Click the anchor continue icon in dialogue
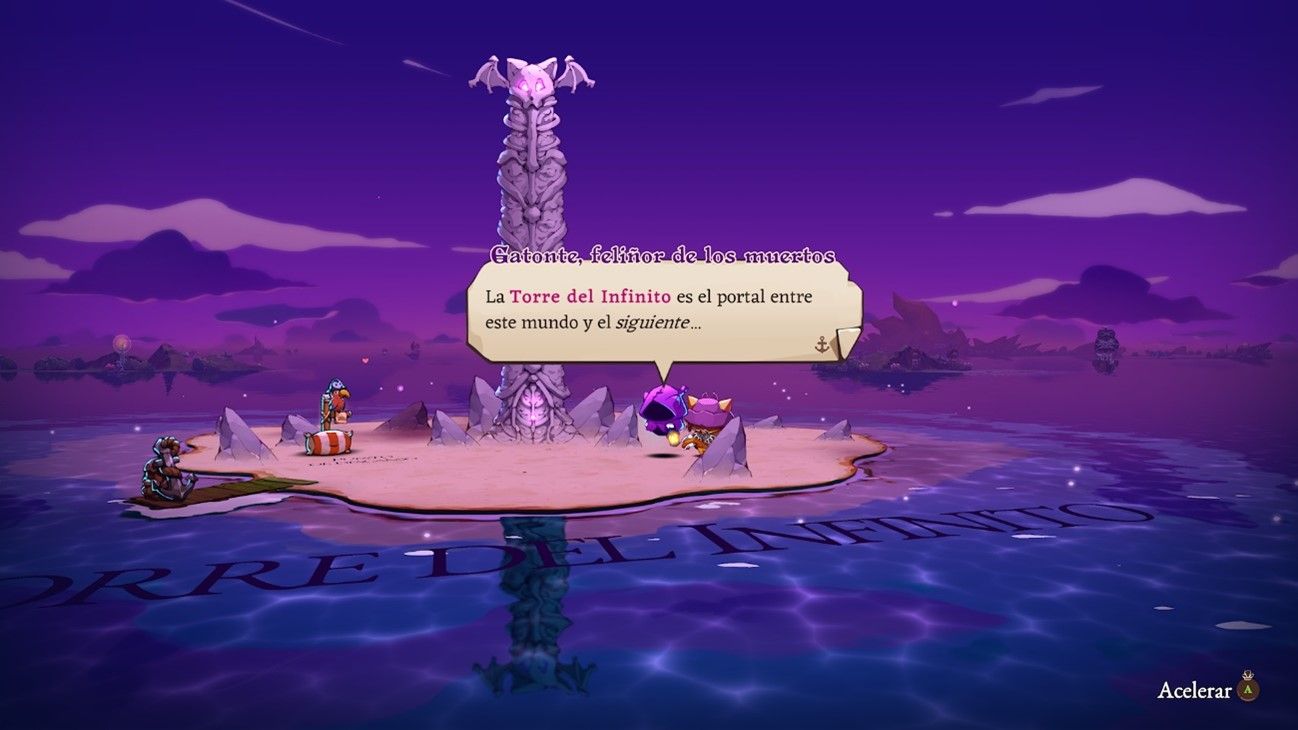Screen dimensions: 1298x730 pos(823,344)
